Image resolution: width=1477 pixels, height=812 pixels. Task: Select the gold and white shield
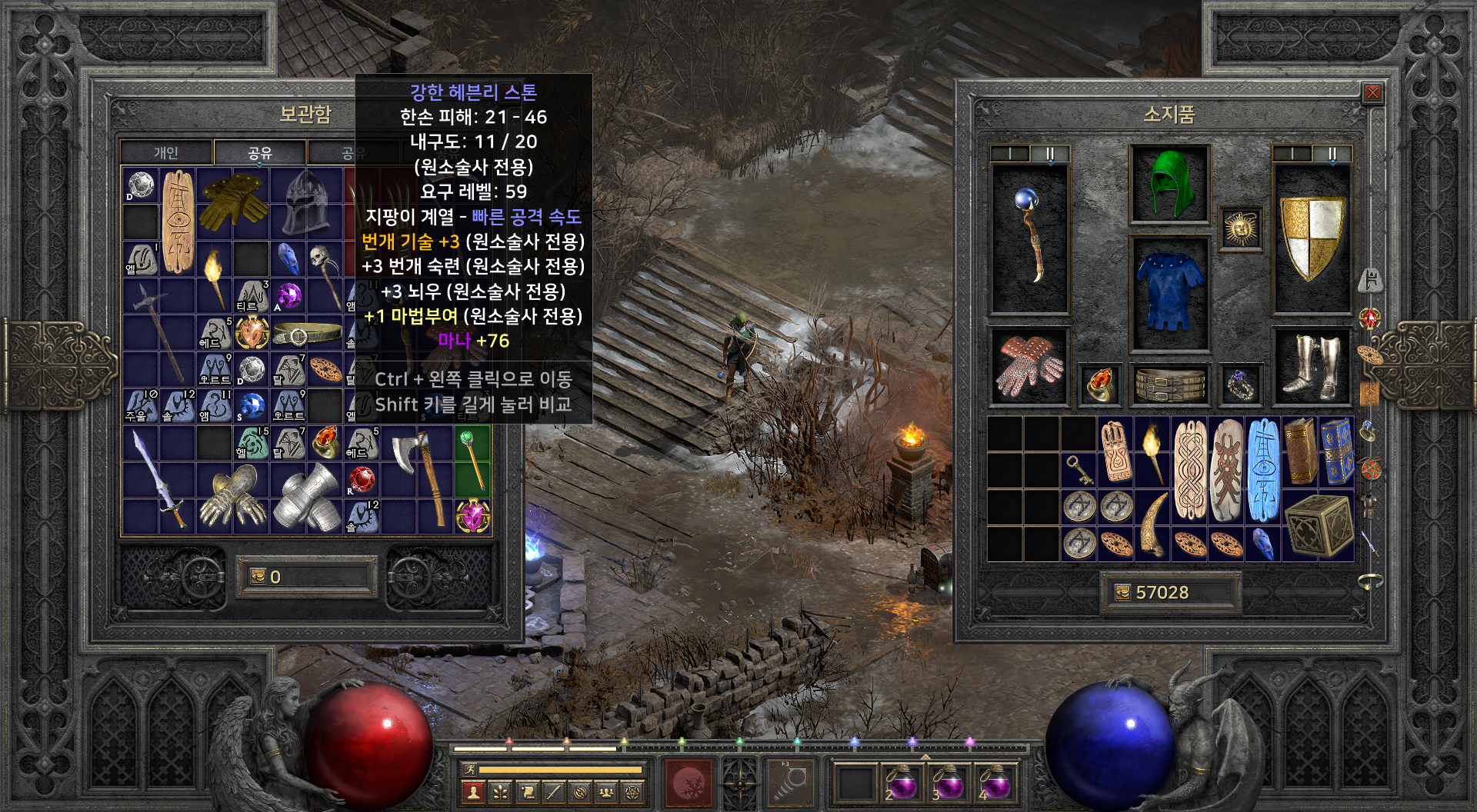(1312, 237)
